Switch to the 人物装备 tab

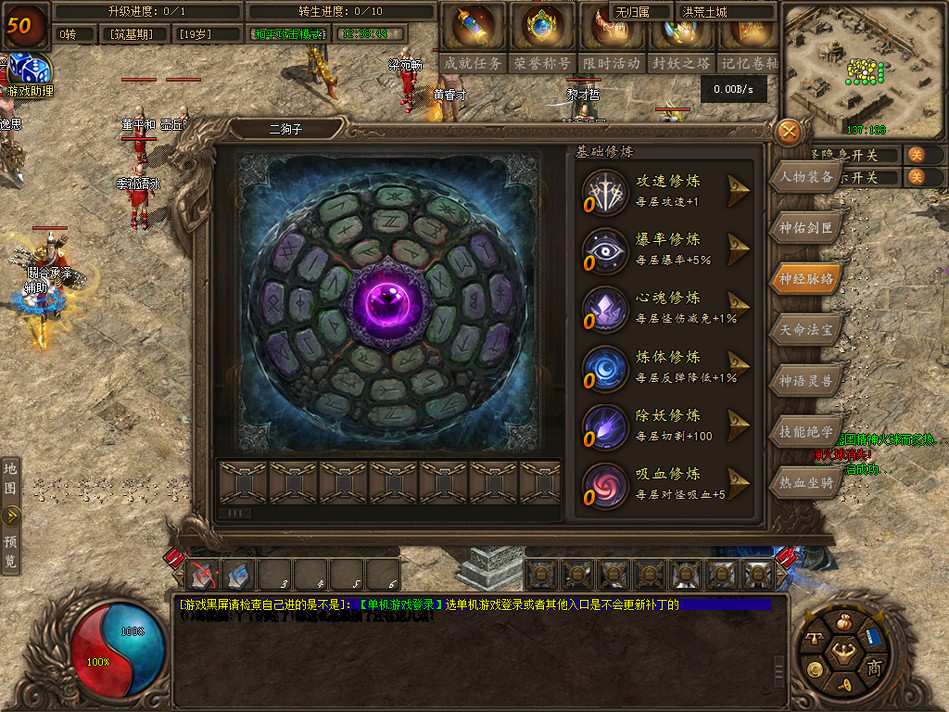806,177
